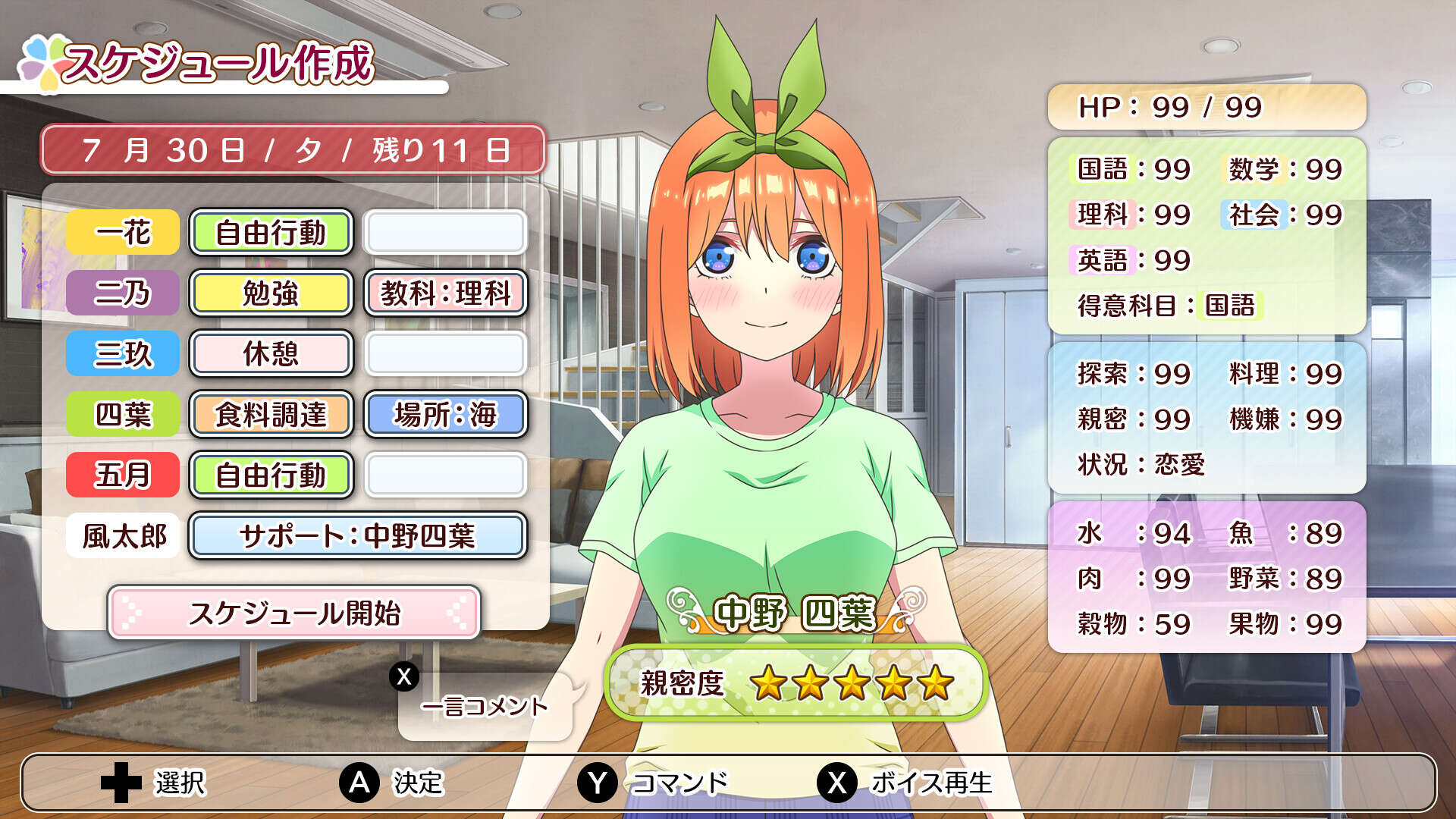Select the 二乃 character name tab
This screenshot has height=819, width=1456.
(x=121, y=293)
